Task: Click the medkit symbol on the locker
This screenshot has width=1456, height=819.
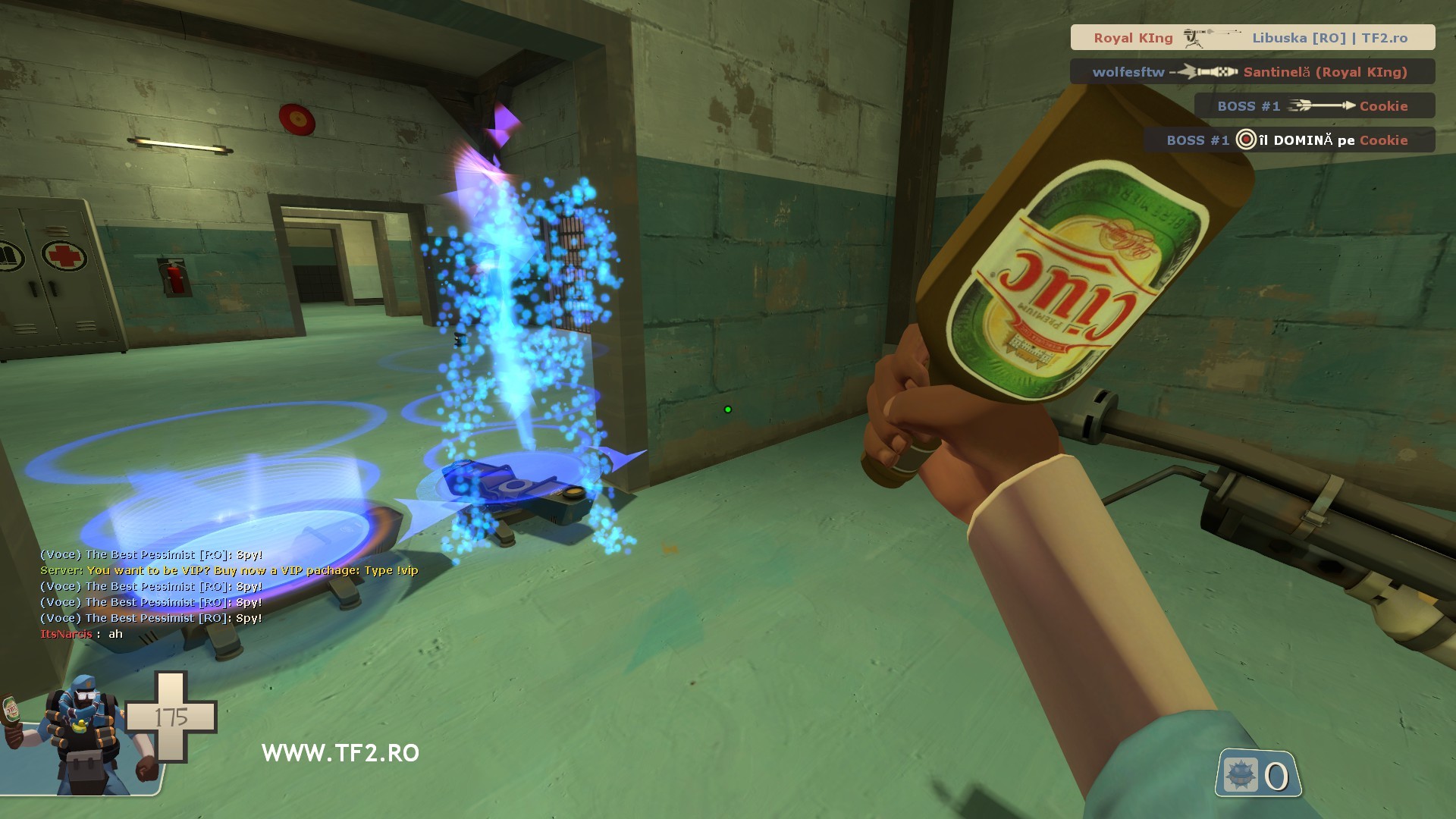Action: click(65, 256)
